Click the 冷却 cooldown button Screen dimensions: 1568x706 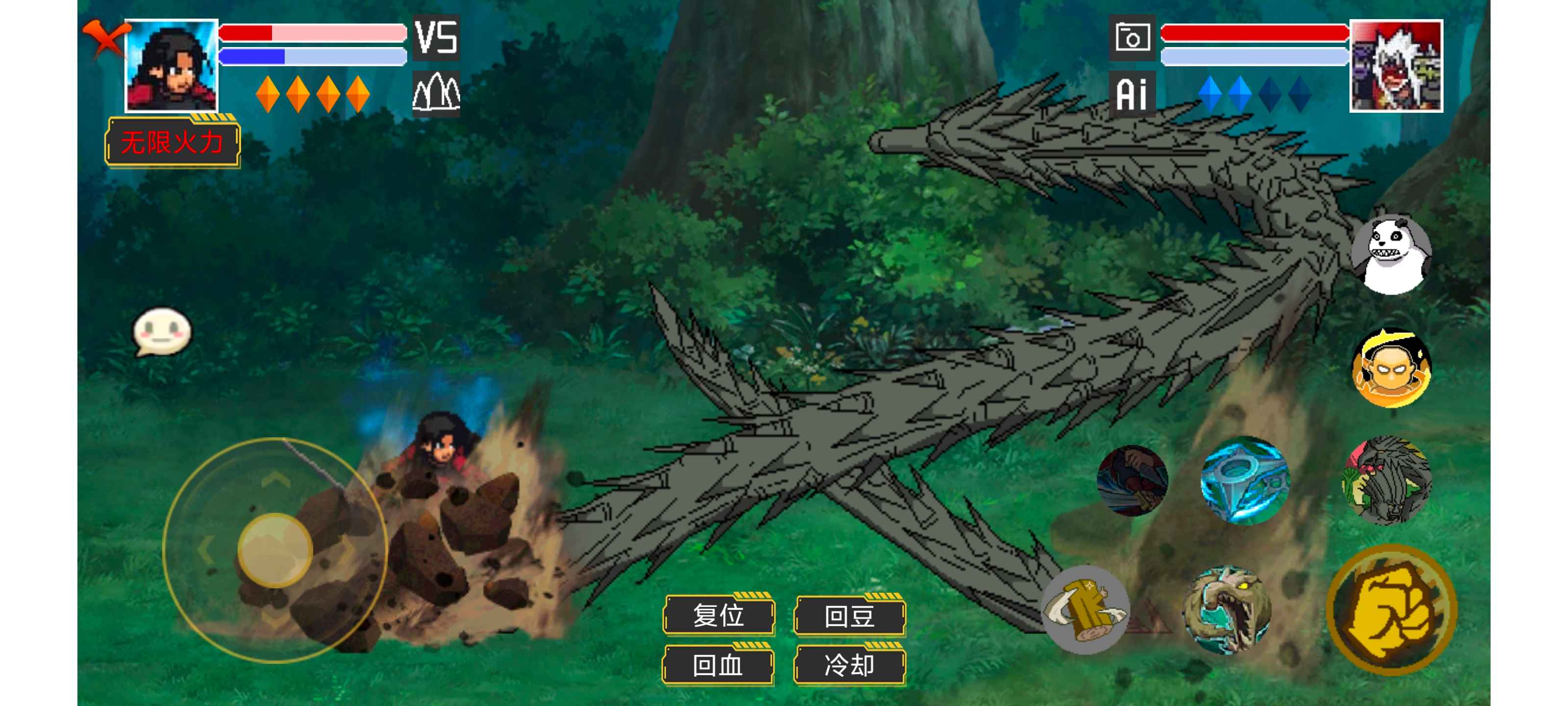[x=849, y=665]
